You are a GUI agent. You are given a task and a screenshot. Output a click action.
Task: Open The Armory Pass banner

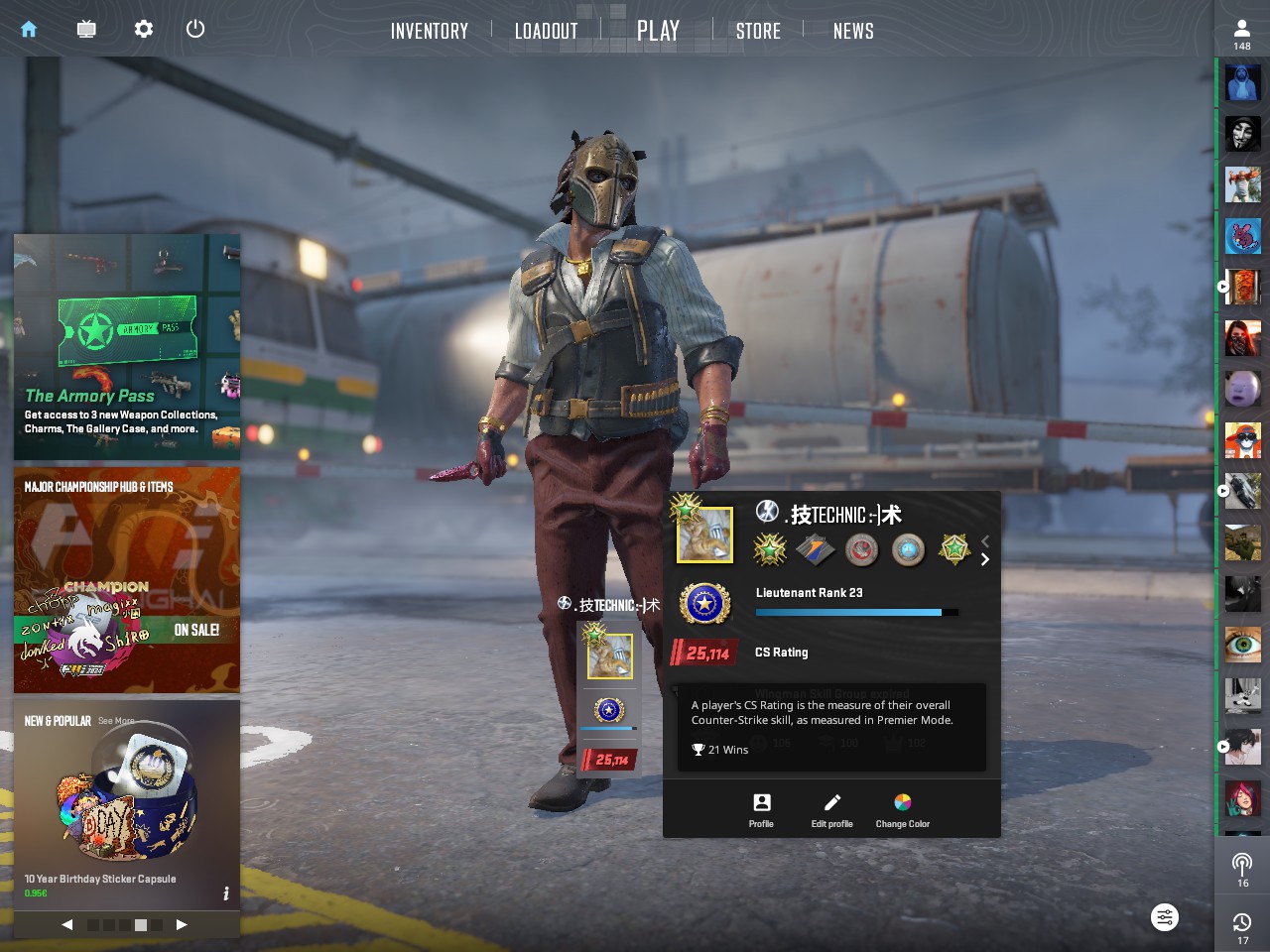[x=127, y=346]
